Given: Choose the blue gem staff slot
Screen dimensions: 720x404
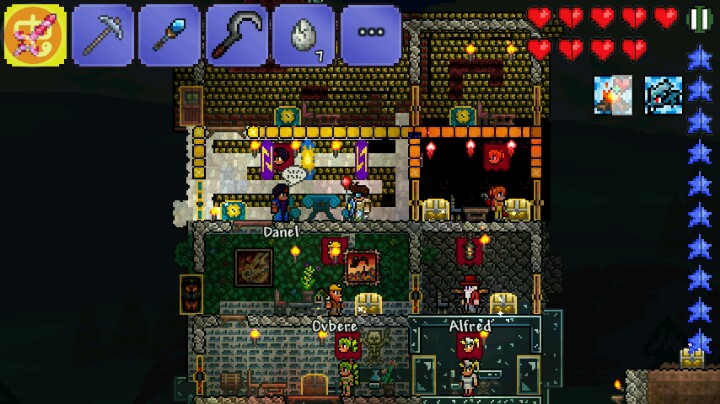Looking at the screenshot, I should (169, 35).
